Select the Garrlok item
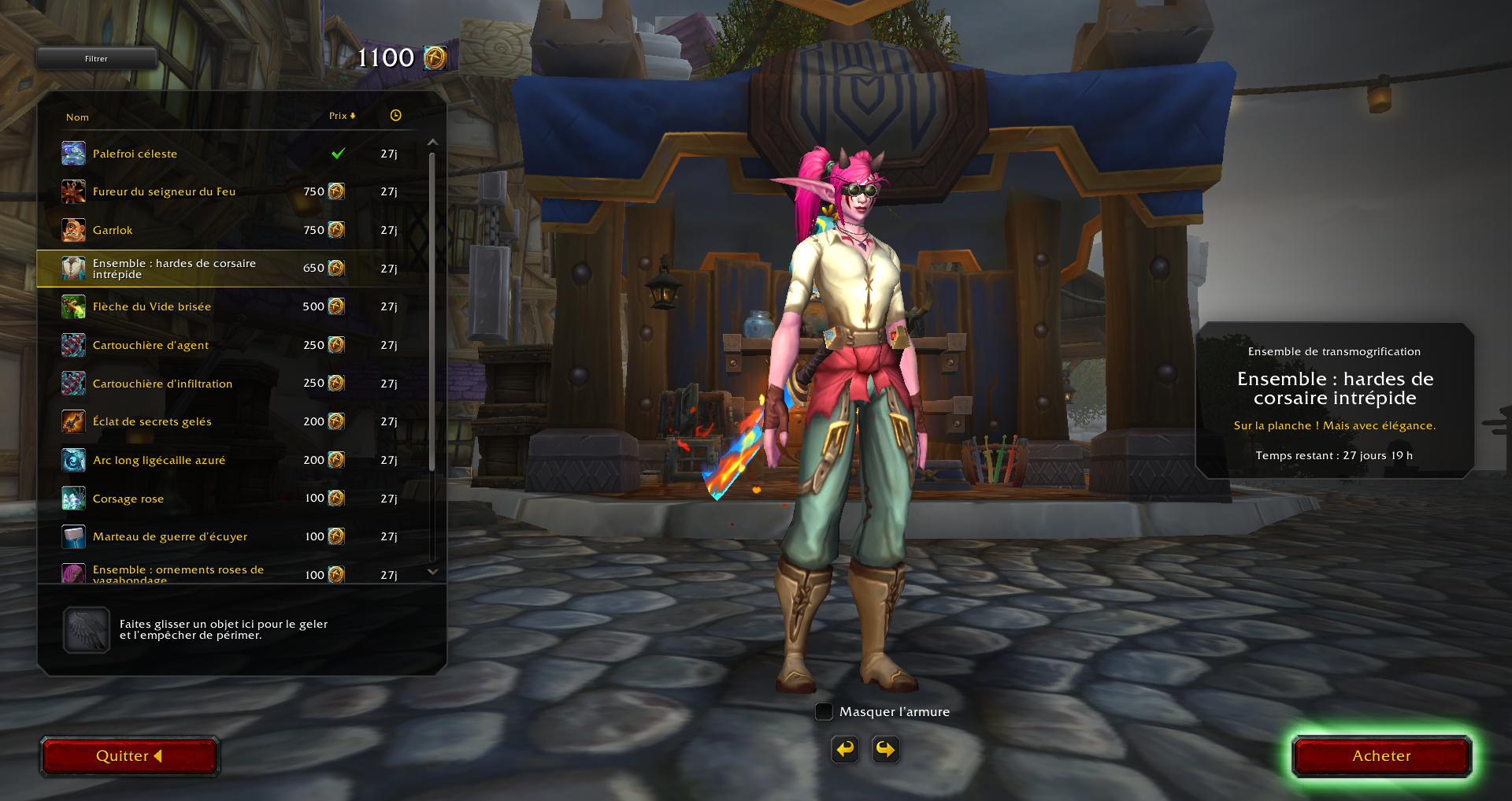Image resolution: width=1512 pixels, height=801 pixels. coord(113,230)
